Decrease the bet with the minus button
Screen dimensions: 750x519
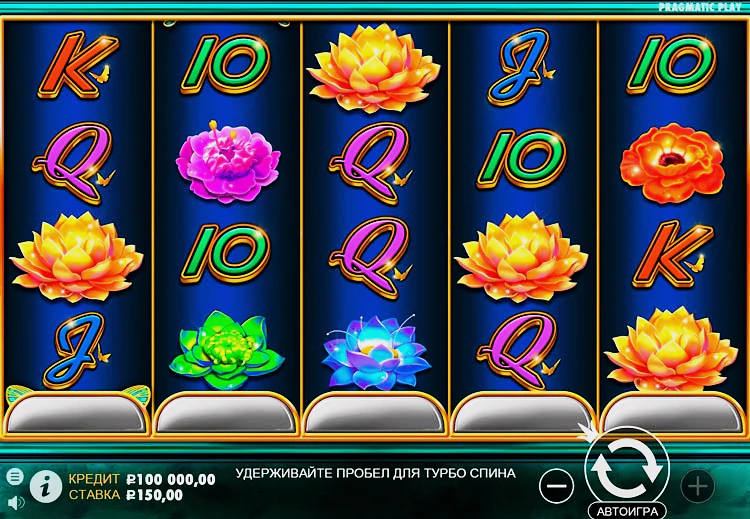[555, 486]
